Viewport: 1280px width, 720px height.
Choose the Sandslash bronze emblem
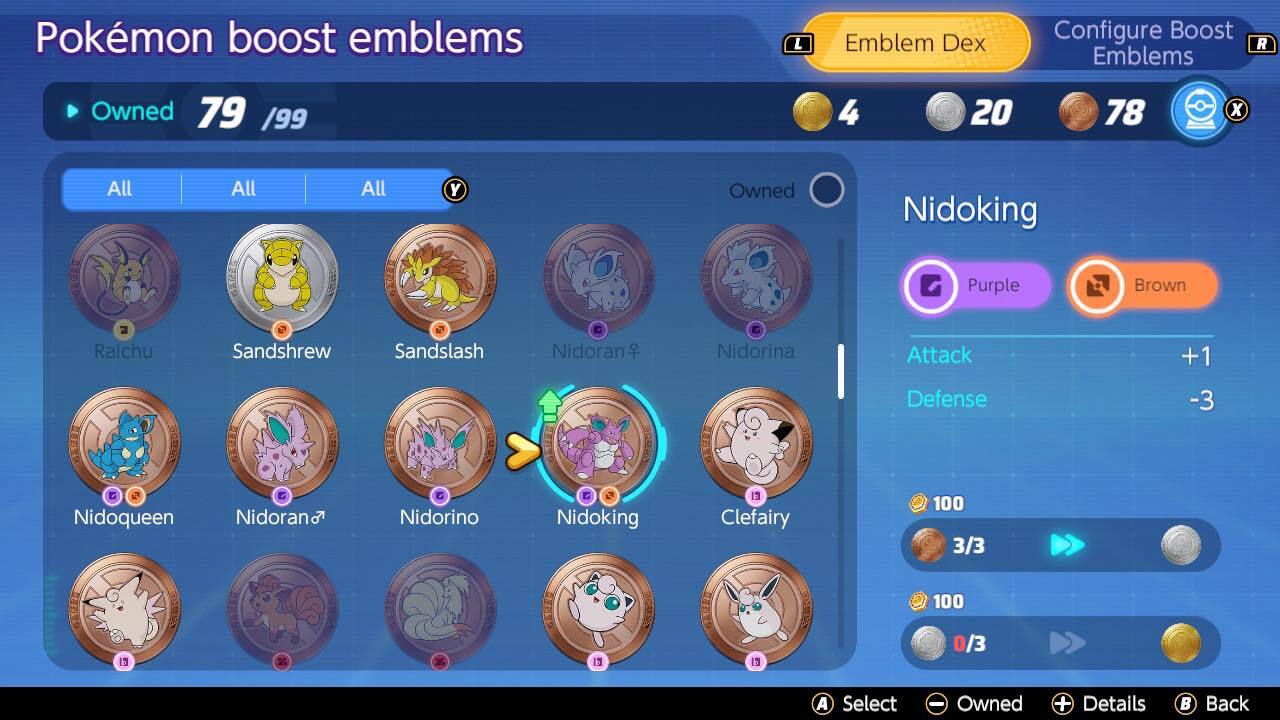pos(439,278)
